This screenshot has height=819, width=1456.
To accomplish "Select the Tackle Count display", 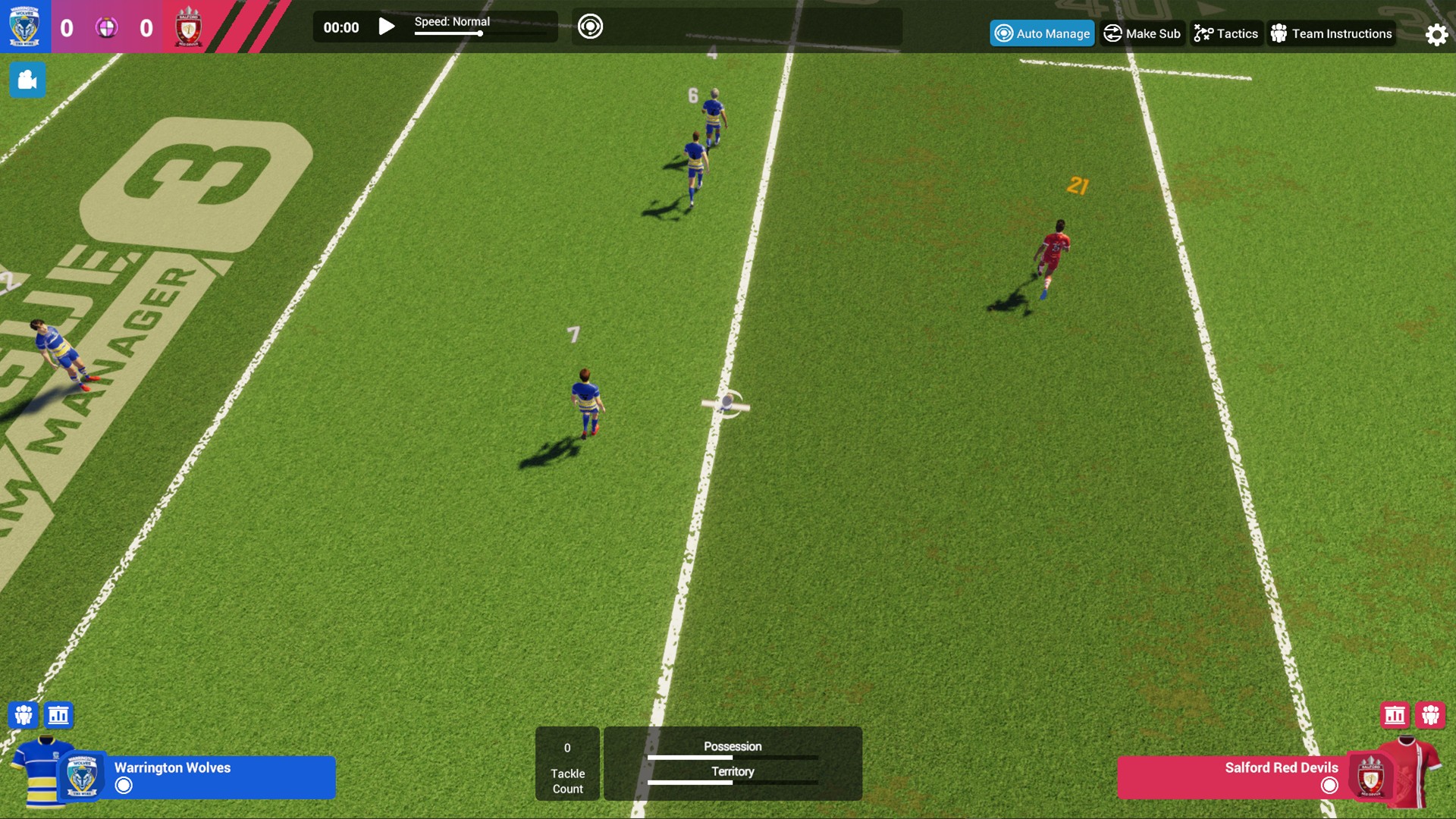I will pyautogui.click(x=567, y=764).
